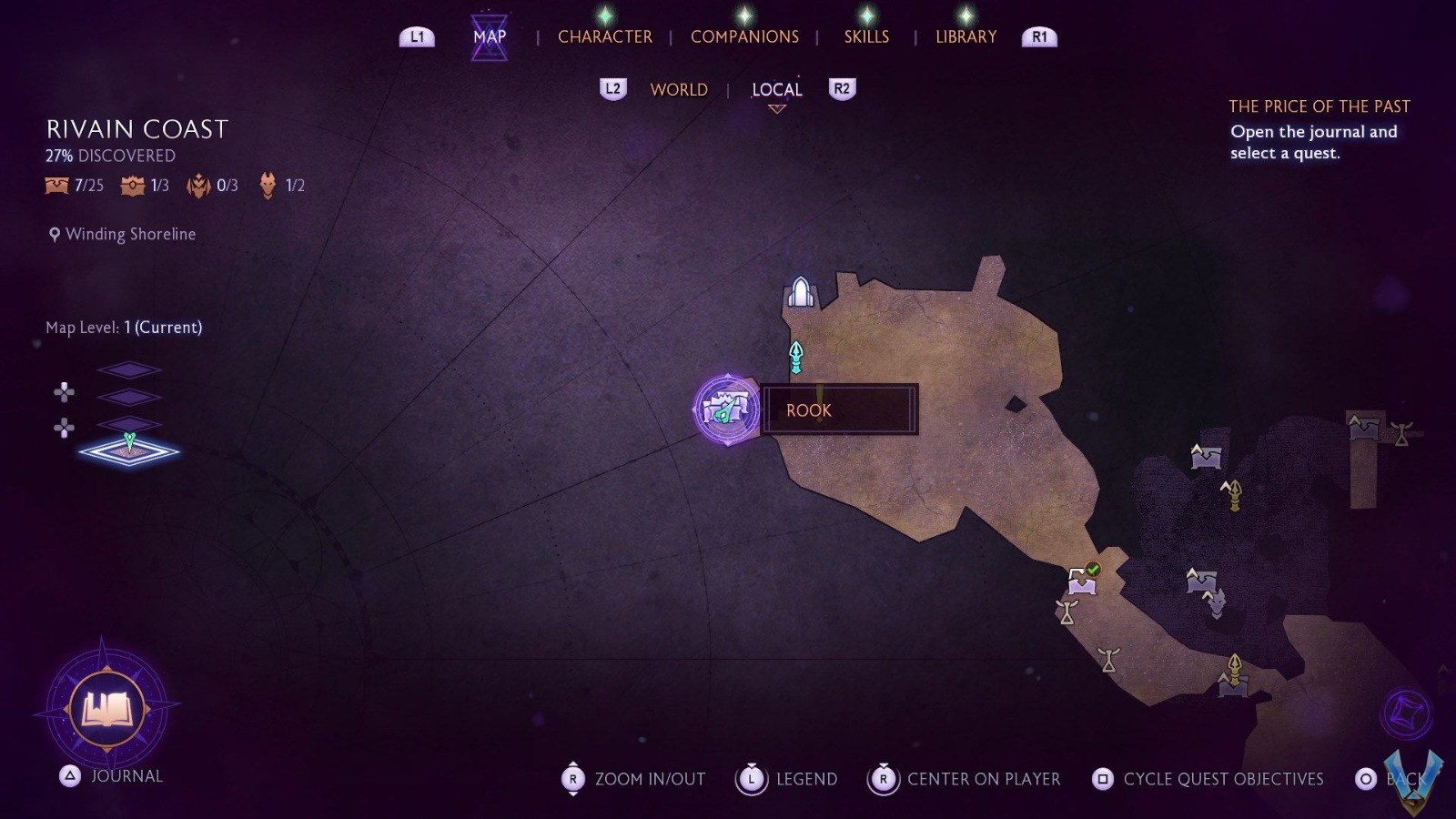Open the Journal book icon

pos(107,710)
